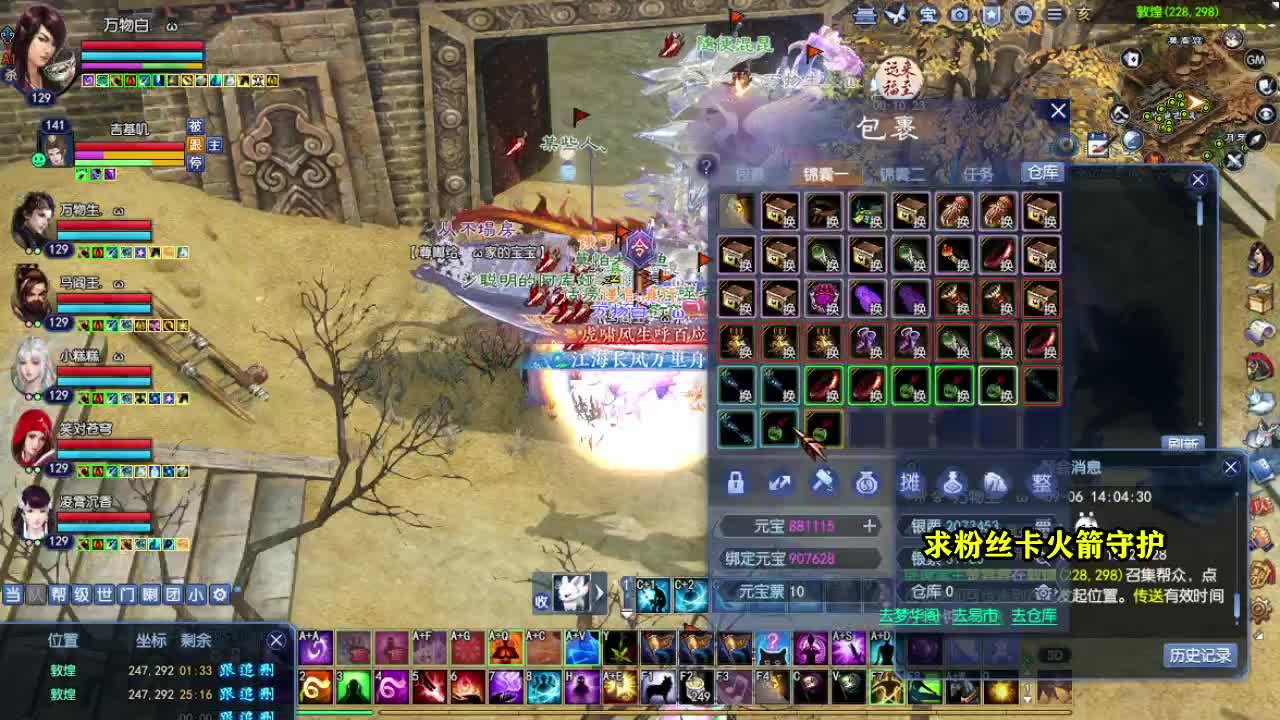
Task: Expand the pet action bar chevron
Action: click(599, 594)
